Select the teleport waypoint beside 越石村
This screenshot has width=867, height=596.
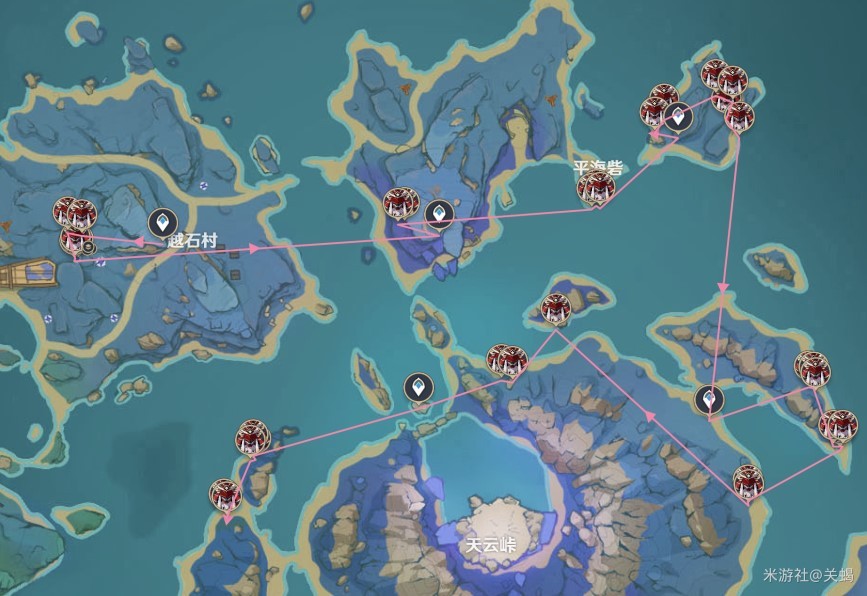[159, 221]
